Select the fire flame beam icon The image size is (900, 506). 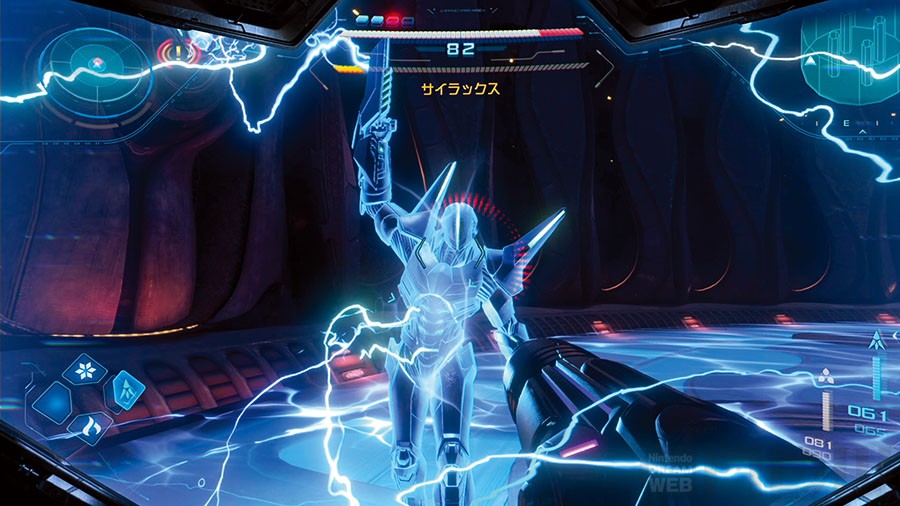(x=88, y=427)
